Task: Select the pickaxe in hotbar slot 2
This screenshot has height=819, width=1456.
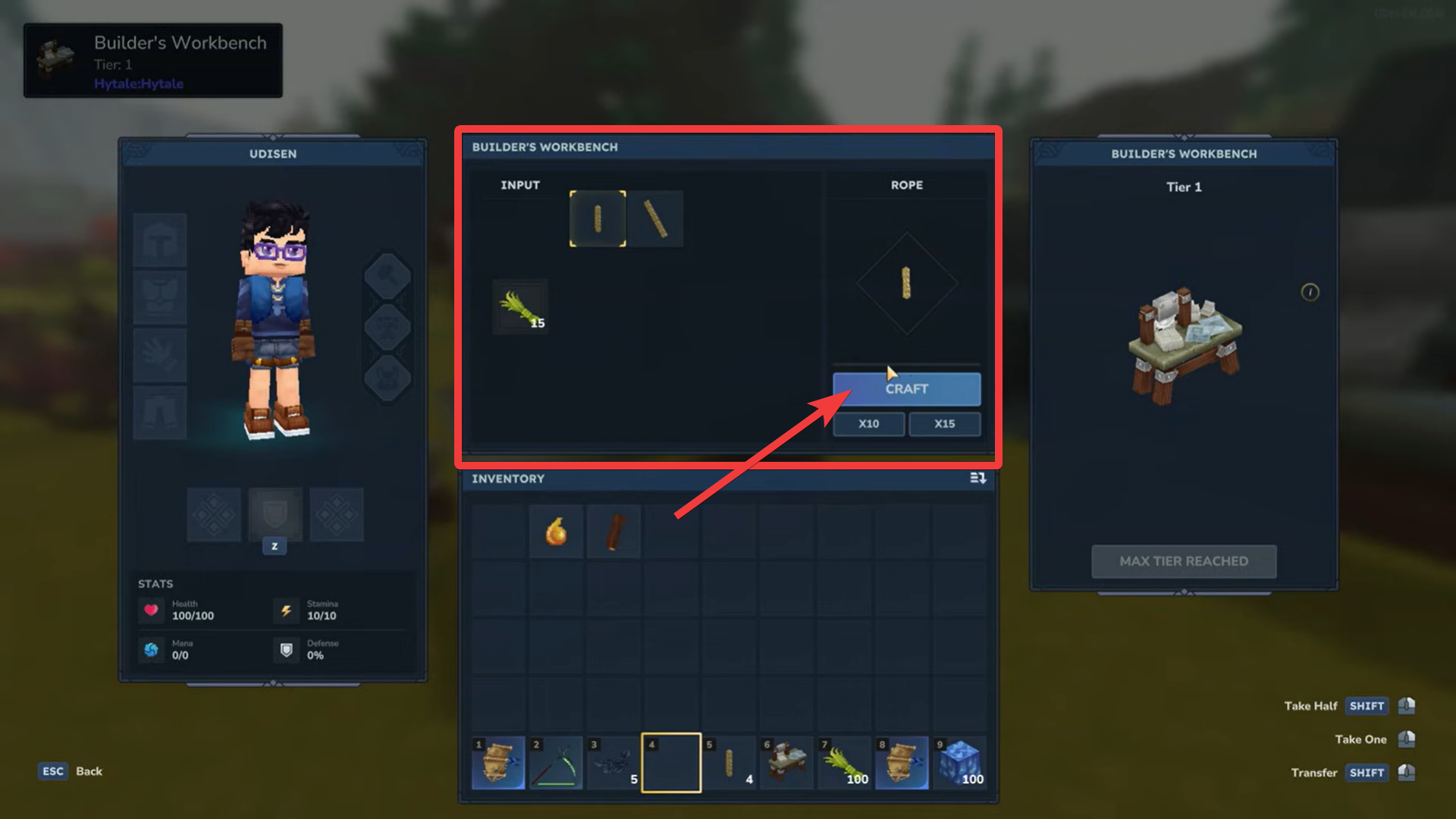Action: pyautogui.click(x=556, y=762)
